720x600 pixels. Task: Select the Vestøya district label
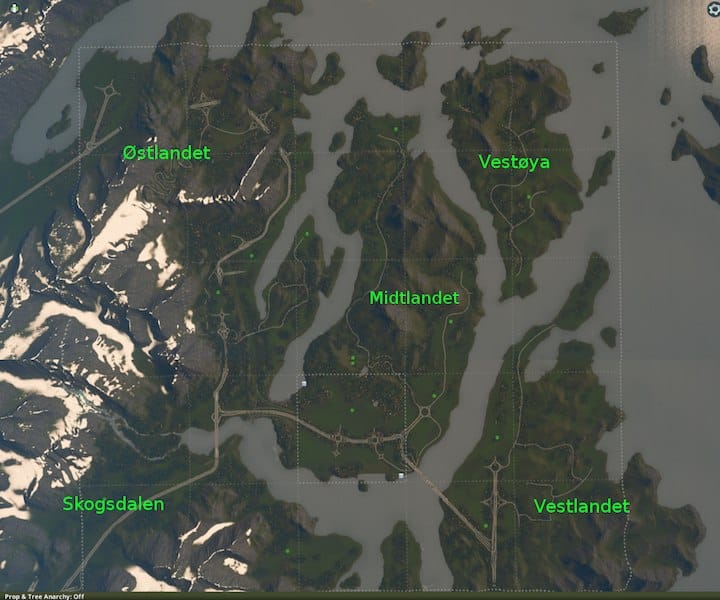(514, 161)
